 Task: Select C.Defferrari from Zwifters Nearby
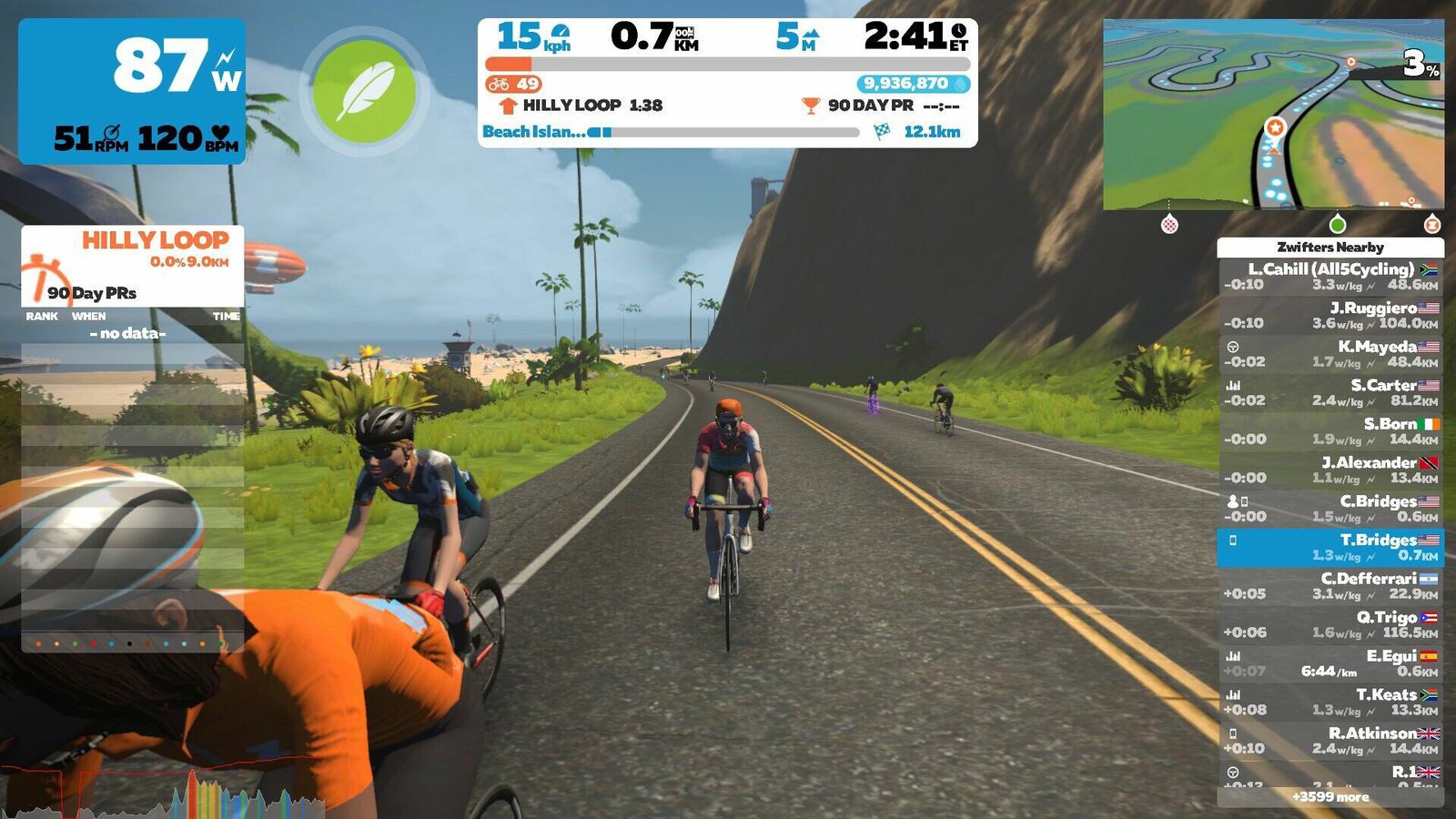[x=1330, y=586]
